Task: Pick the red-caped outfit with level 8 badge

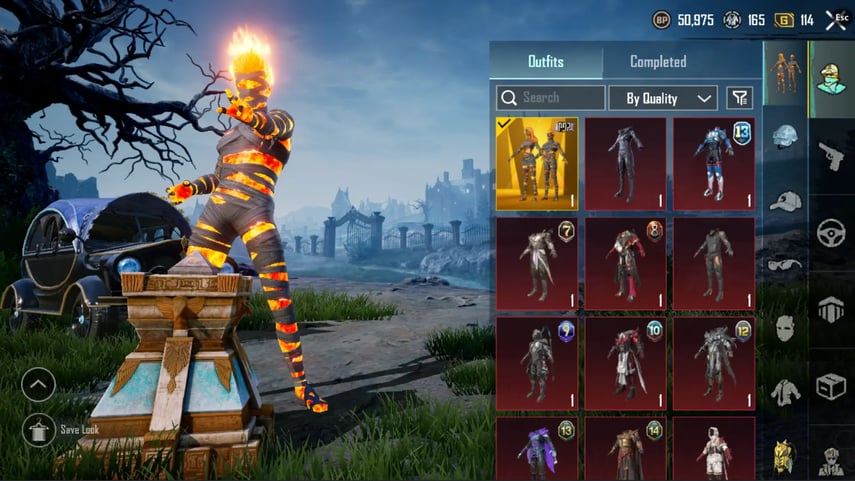Action: 625,264
